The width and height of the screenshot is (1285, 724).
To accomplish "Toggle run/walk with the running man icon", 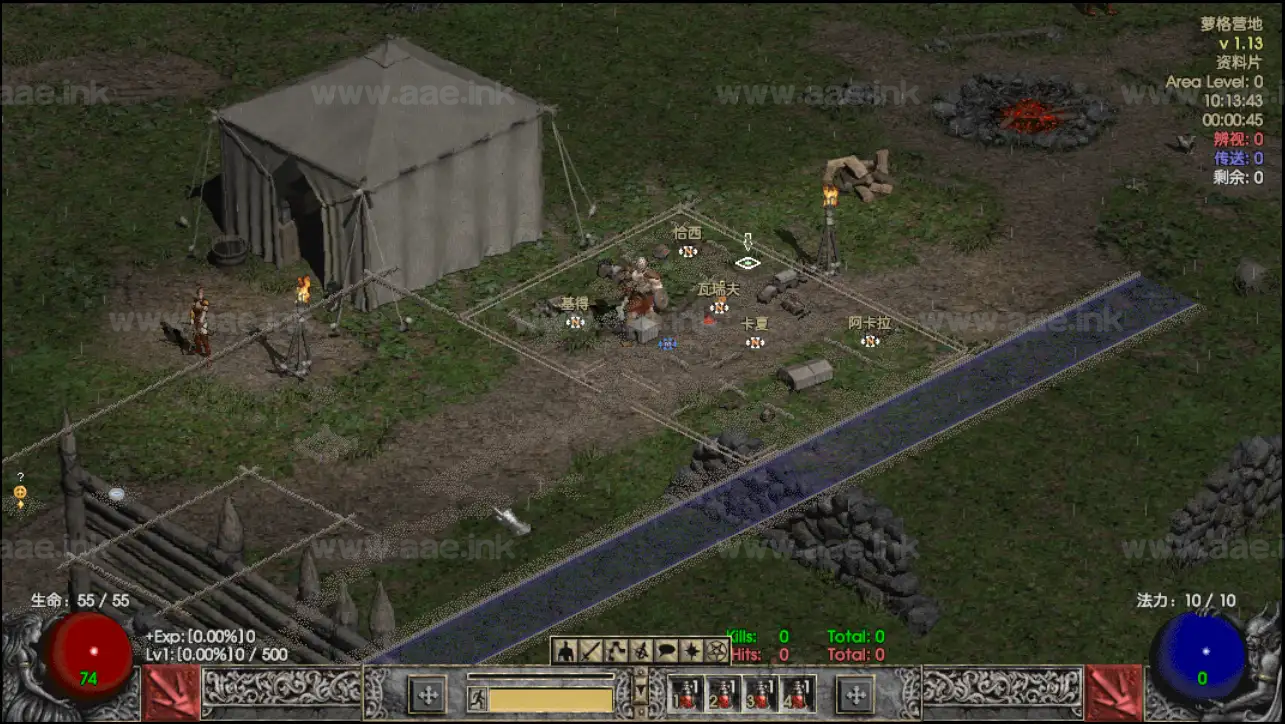I will [478, 699].
